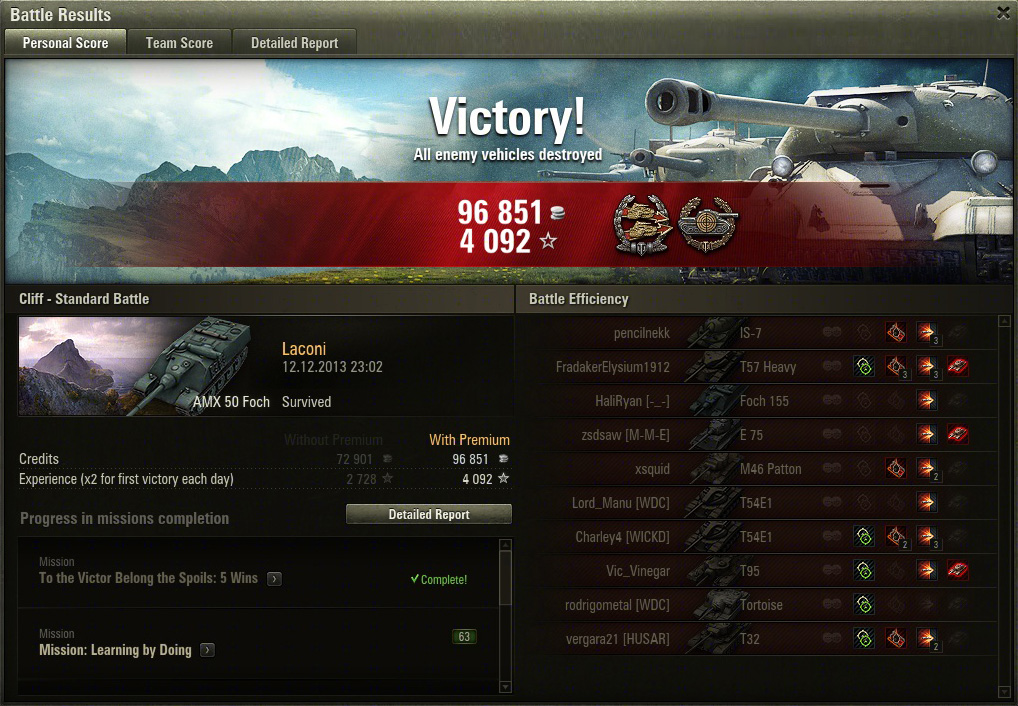This screenshot has height=706, width=1018.
Task: Select zsdsaw's E 75 row
Action: 760,435
